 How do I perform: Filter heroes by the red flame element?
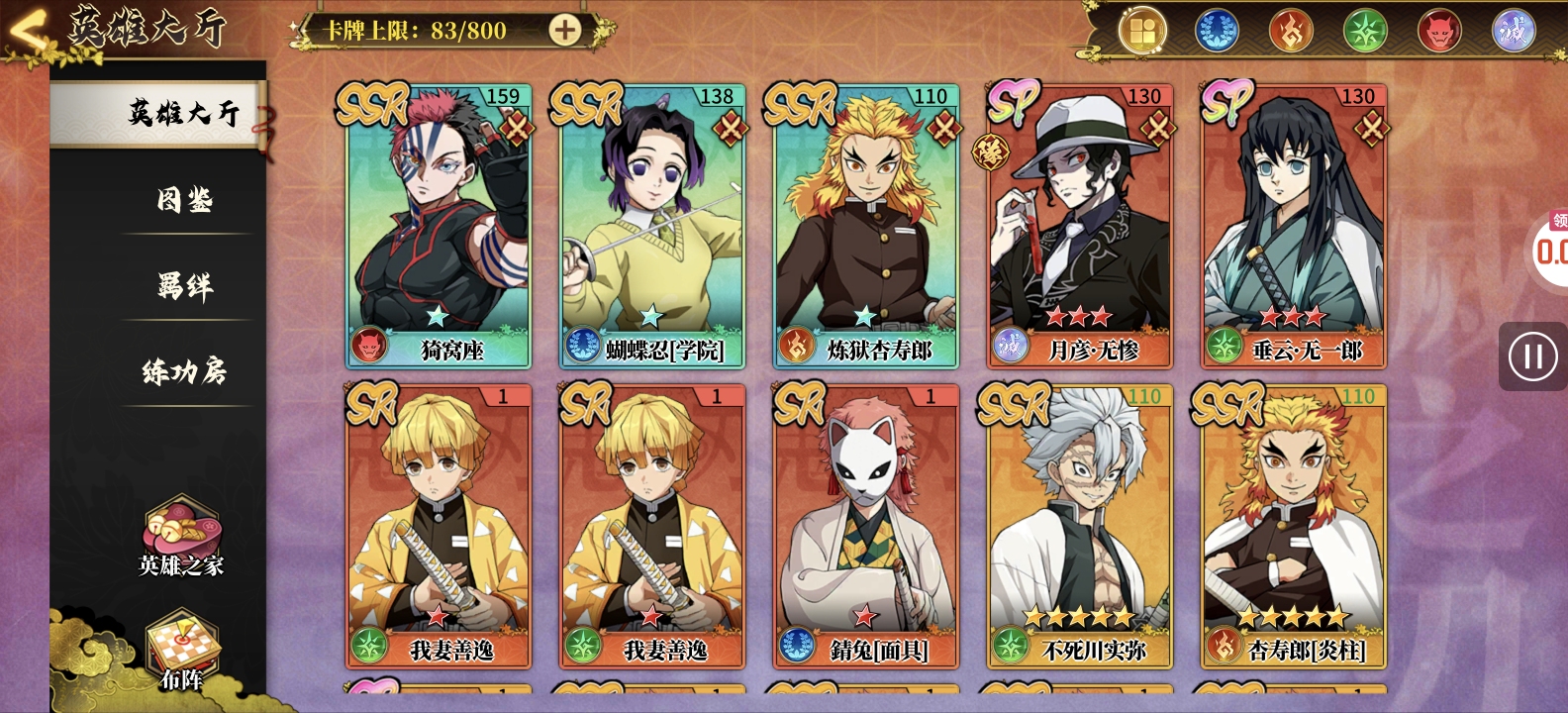click(1291, 32)
